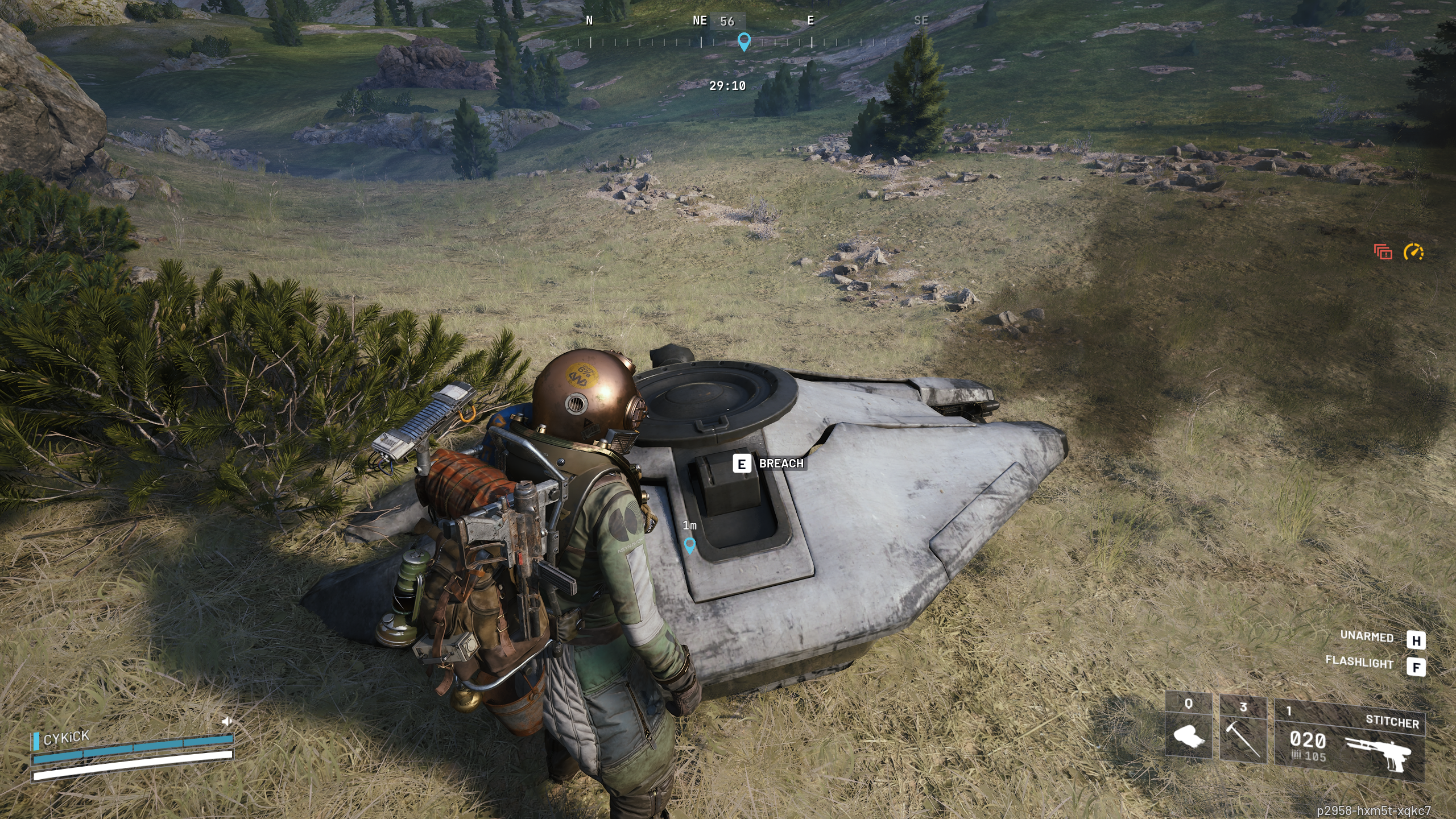Click the player name CYKiCK
Image resolution: width=1456 pixels, height=819 pixels.
point(66,738)
